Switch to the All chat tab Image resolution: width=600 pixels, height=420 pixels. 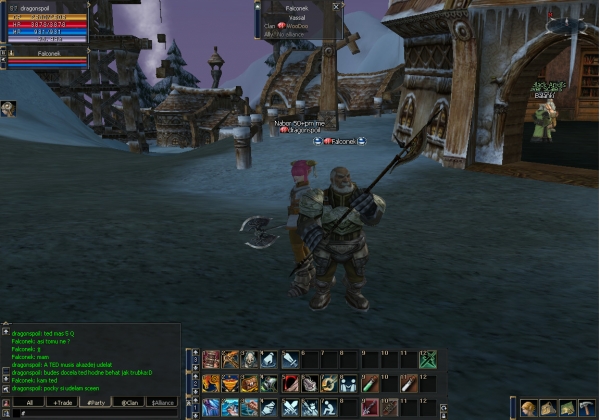click(30, 402)
